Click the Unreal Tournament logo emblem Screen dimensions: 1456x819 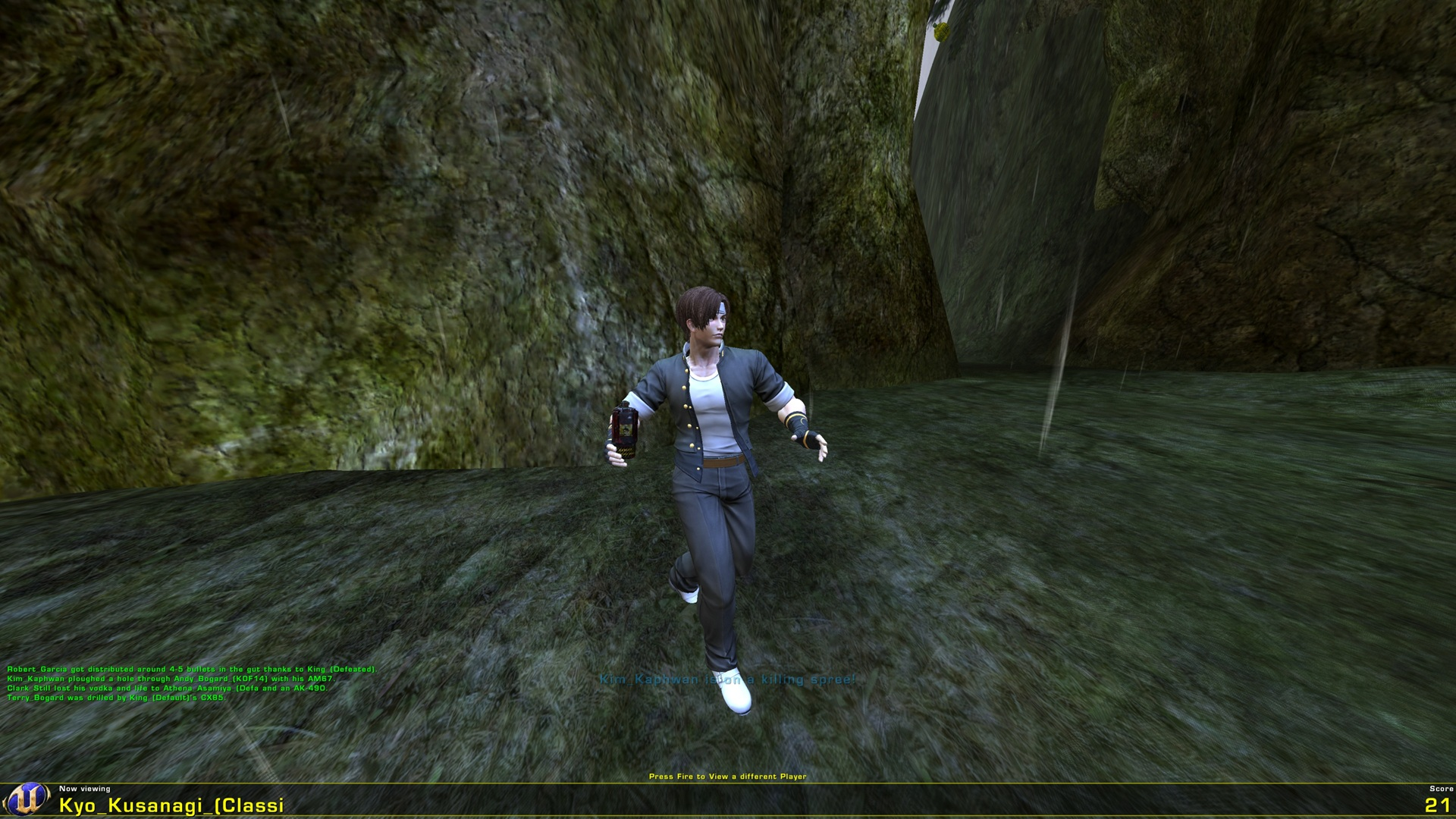[29, 800]
